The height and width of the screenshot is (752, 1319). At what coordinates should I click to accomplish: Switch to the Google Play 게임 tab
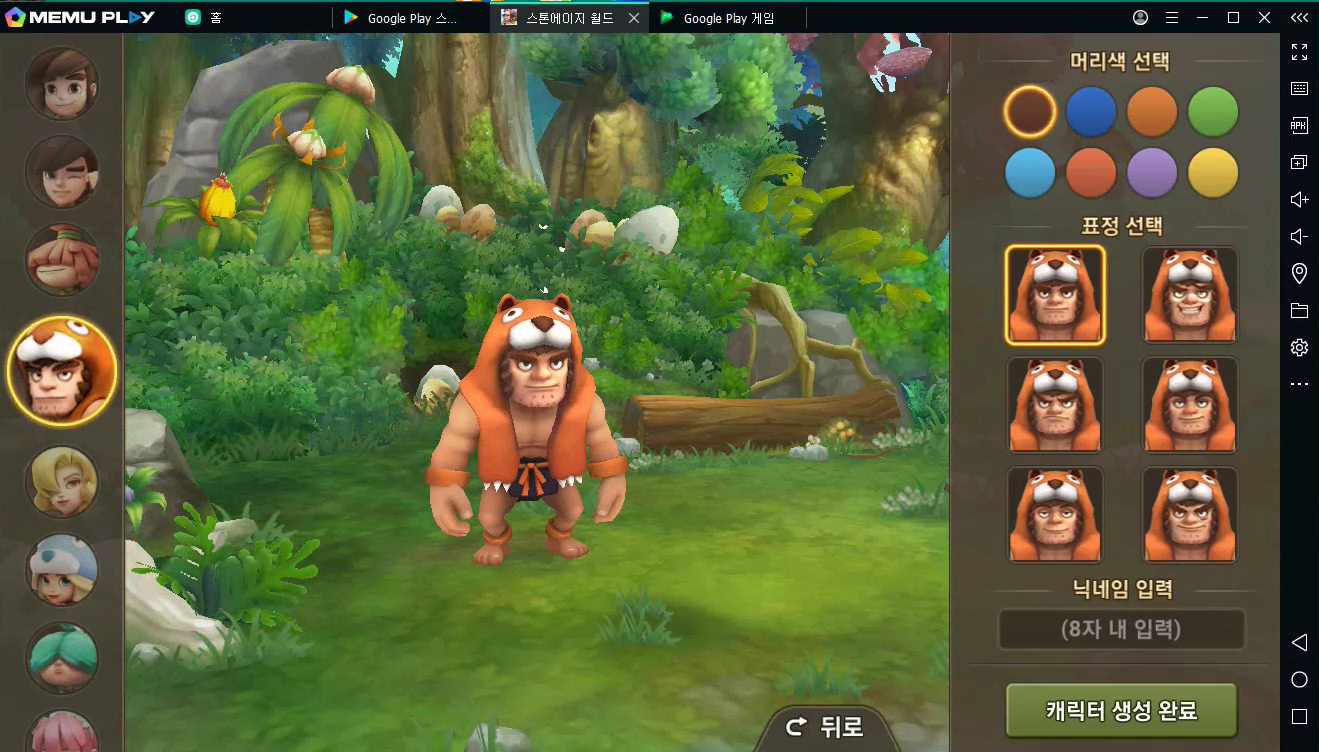tap(728, 18)
